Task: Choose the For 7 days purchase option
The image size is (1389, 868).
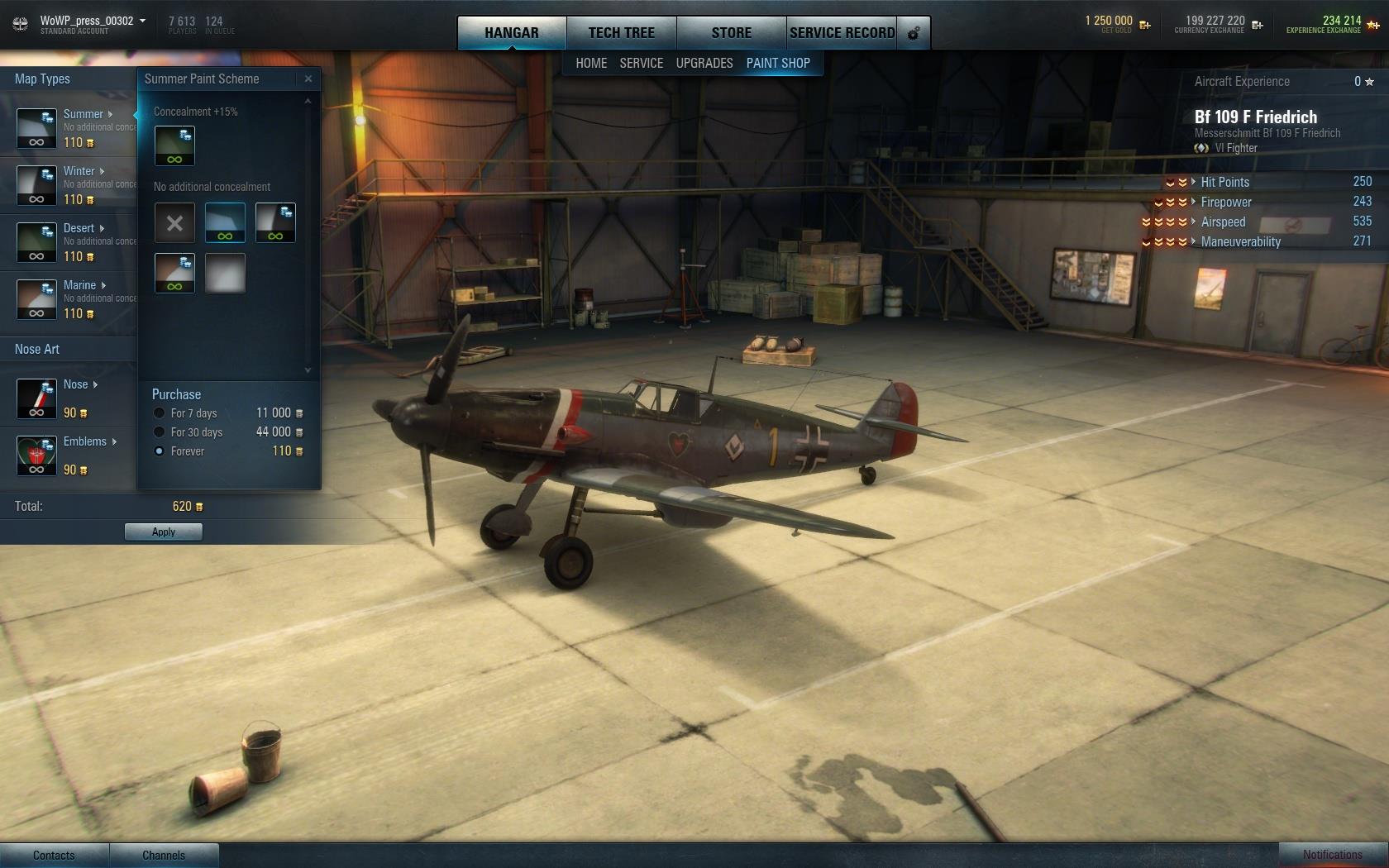Action: (160, 413)
